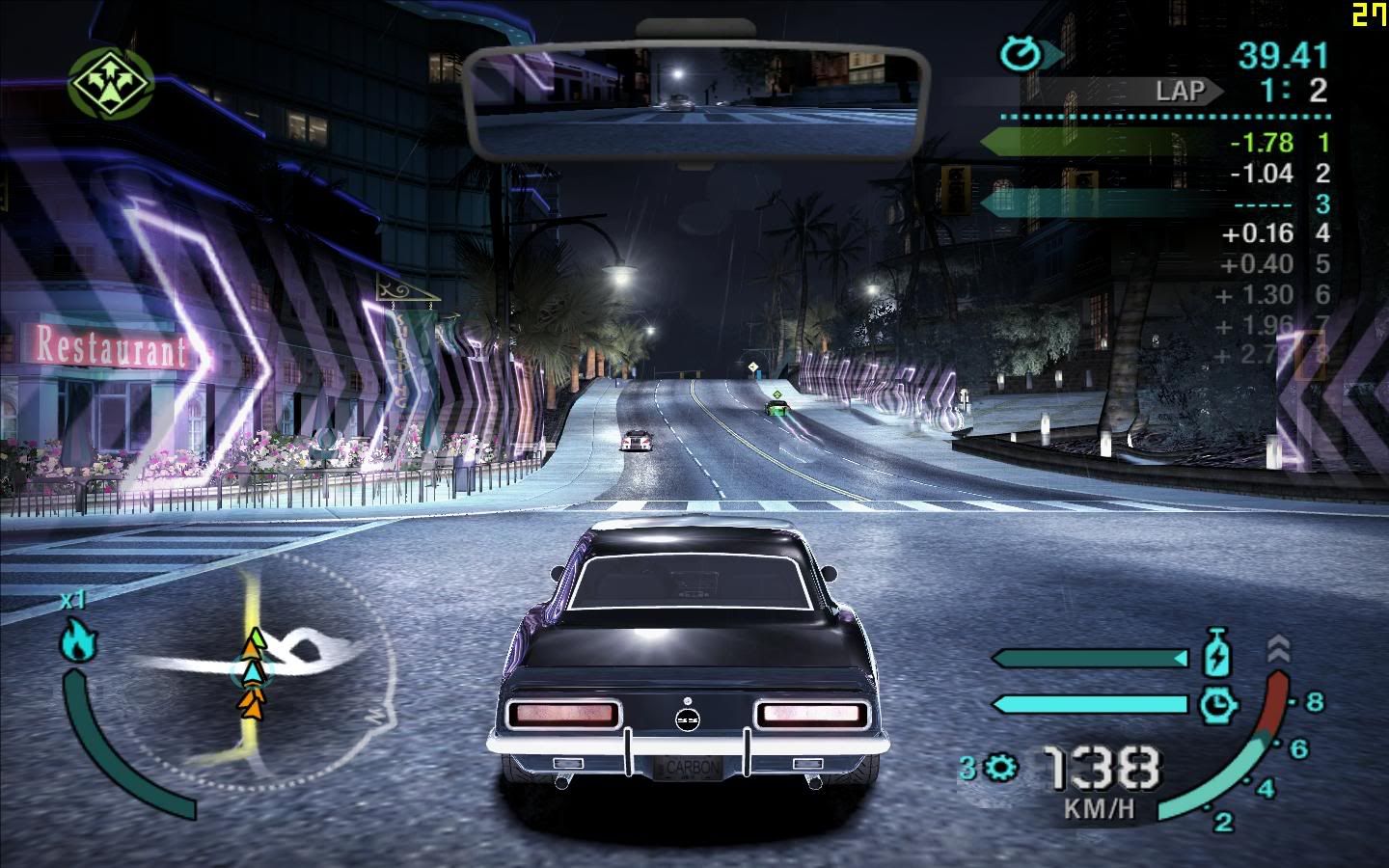Click the gear cog icon
1389x868 pixels.
[x=1003, y=768]
